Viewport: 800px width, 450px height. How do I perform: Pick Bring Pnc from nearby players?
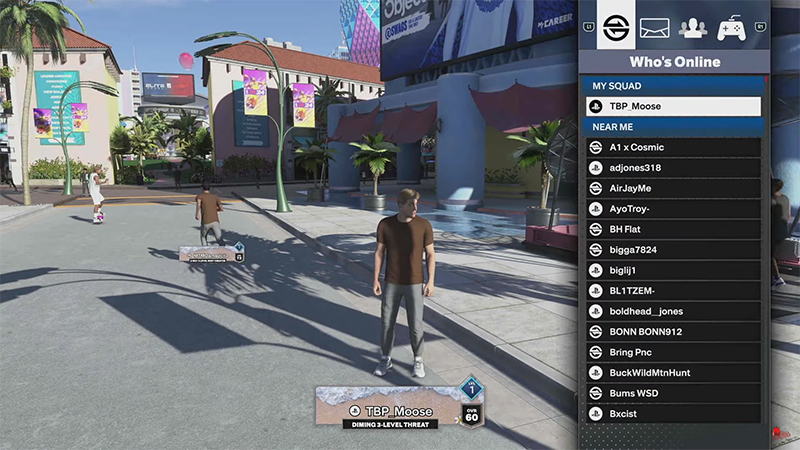click(673, 352)
